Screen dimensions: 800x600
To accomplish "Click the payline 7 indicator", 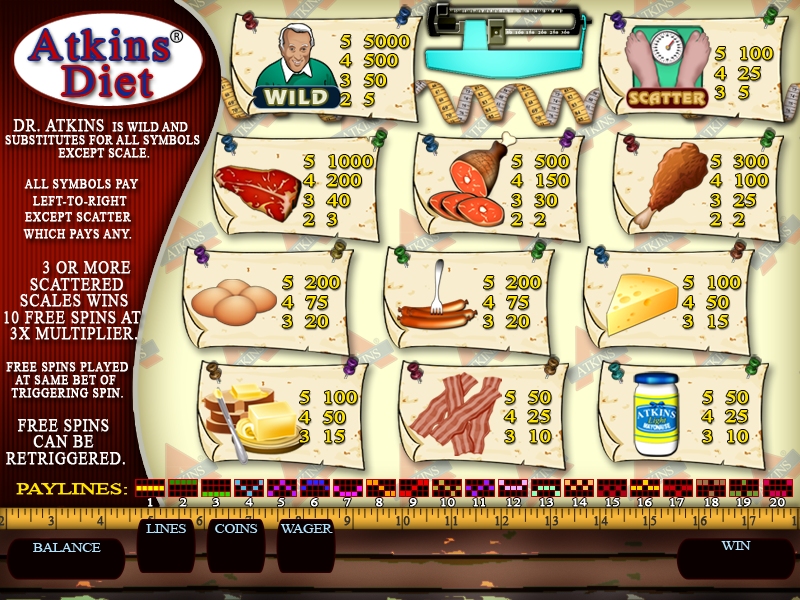I will coord(347,488).
